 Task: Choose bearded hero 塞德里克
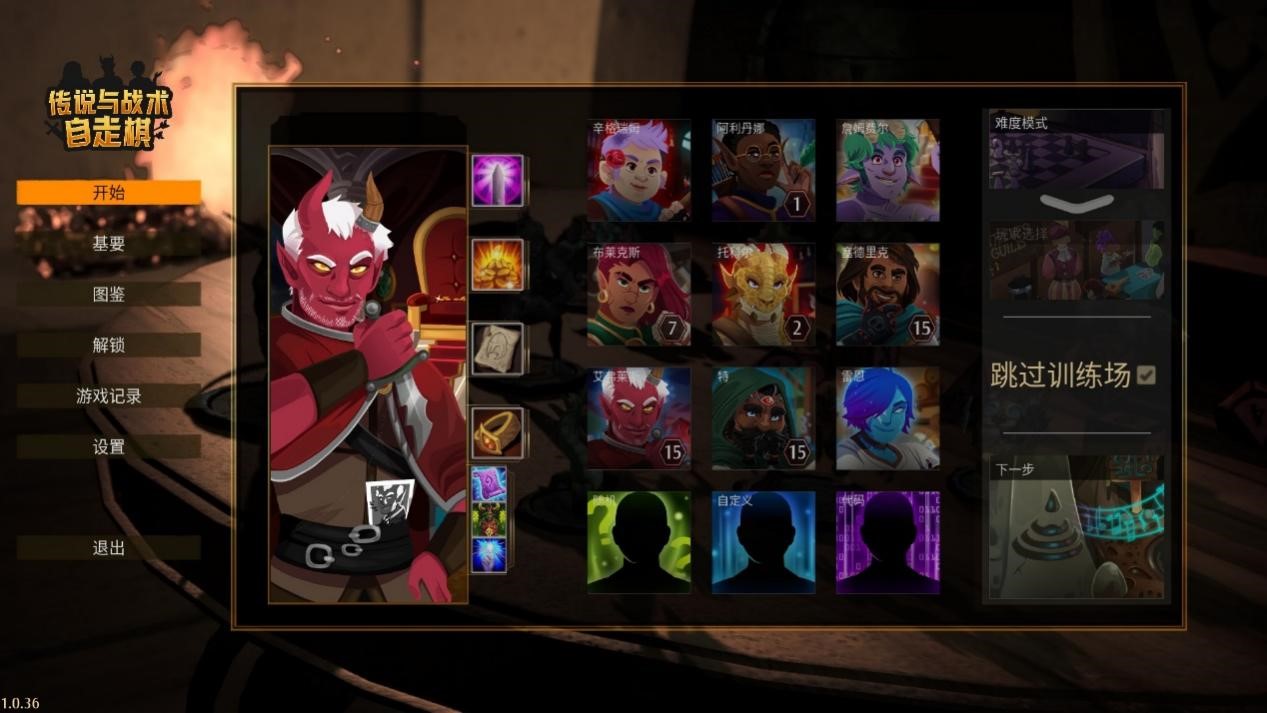pos(887,294)
